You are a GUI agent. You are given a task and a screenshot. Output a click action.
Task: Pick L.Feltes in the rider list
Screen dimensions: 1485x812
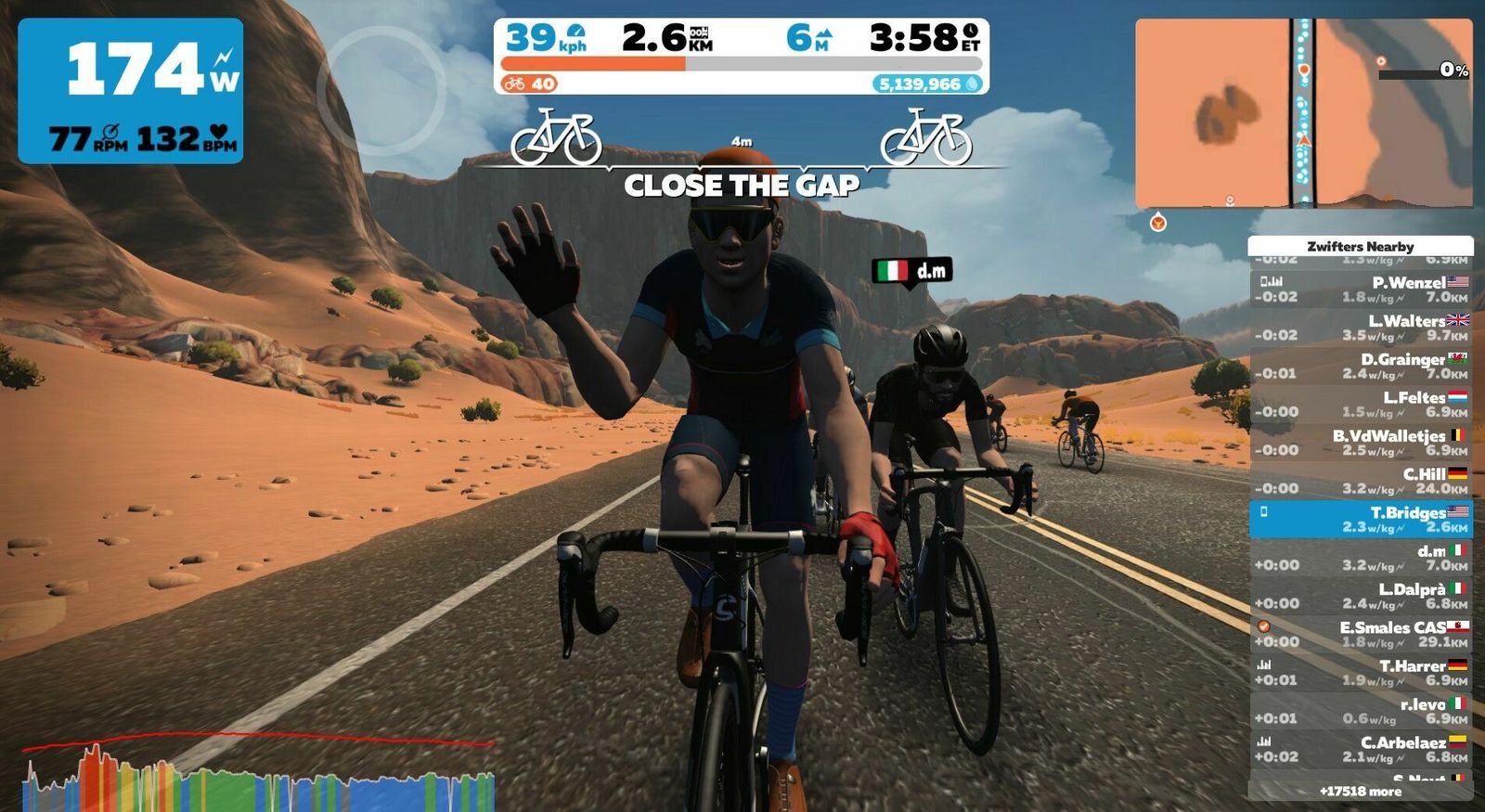click(x=1361, y=404)
